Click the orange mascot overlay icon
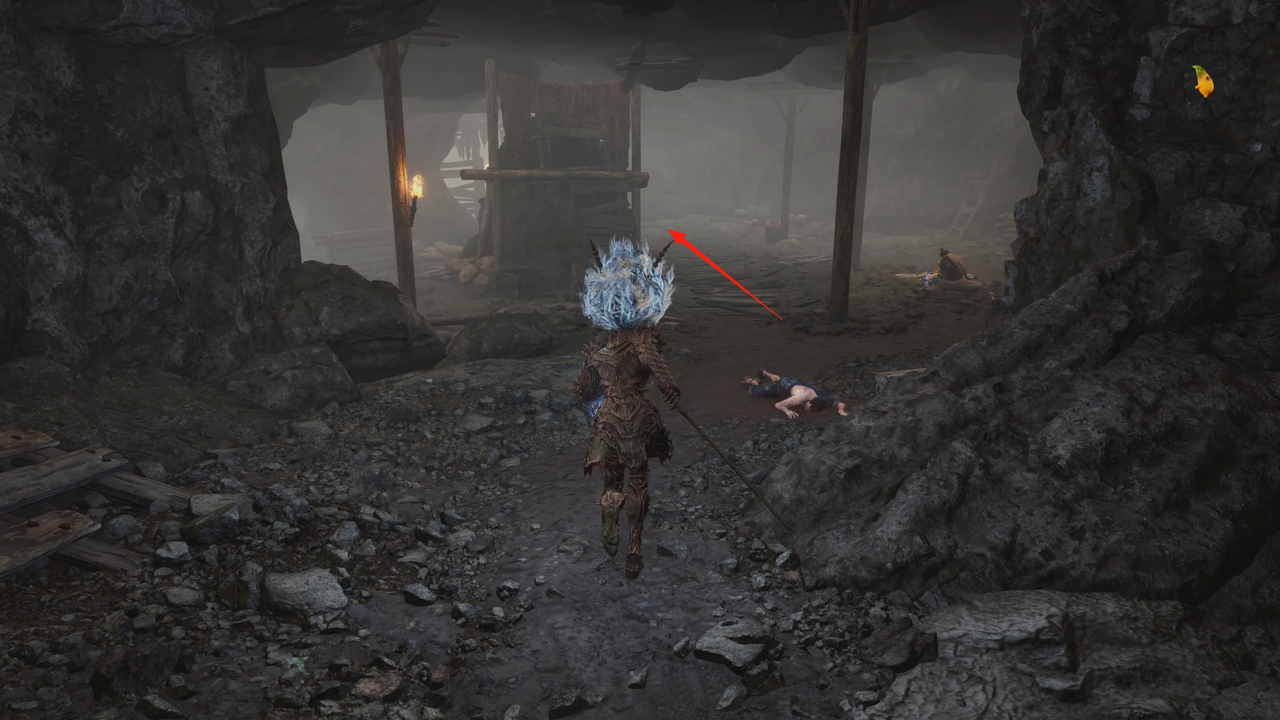This screenshot has height=720, width=1280. pos(1203,81)
